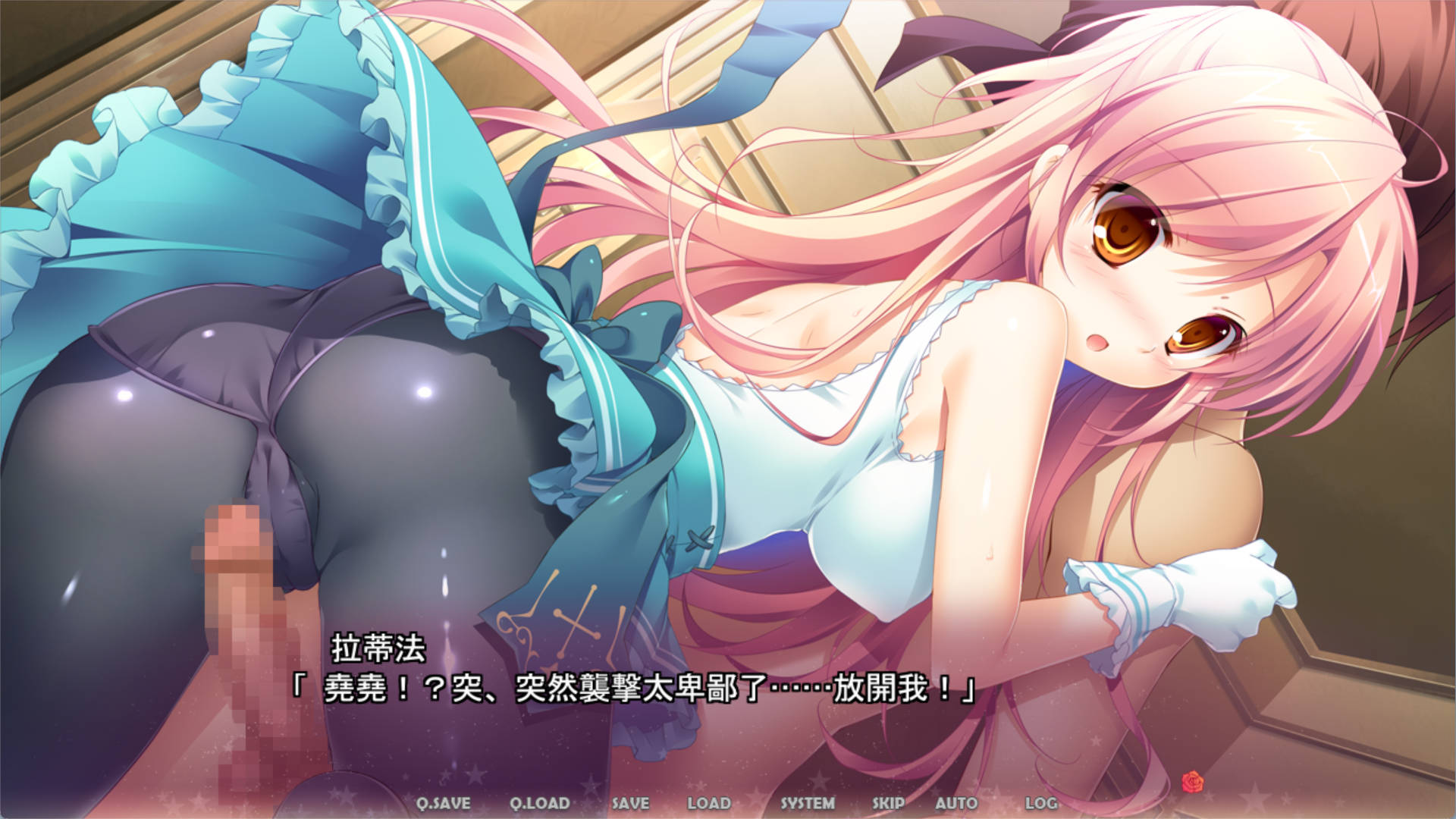The image size is (1456, 819).
Task: Click Q.SAVE on the menu bar
Action: [x=444, y=802]
